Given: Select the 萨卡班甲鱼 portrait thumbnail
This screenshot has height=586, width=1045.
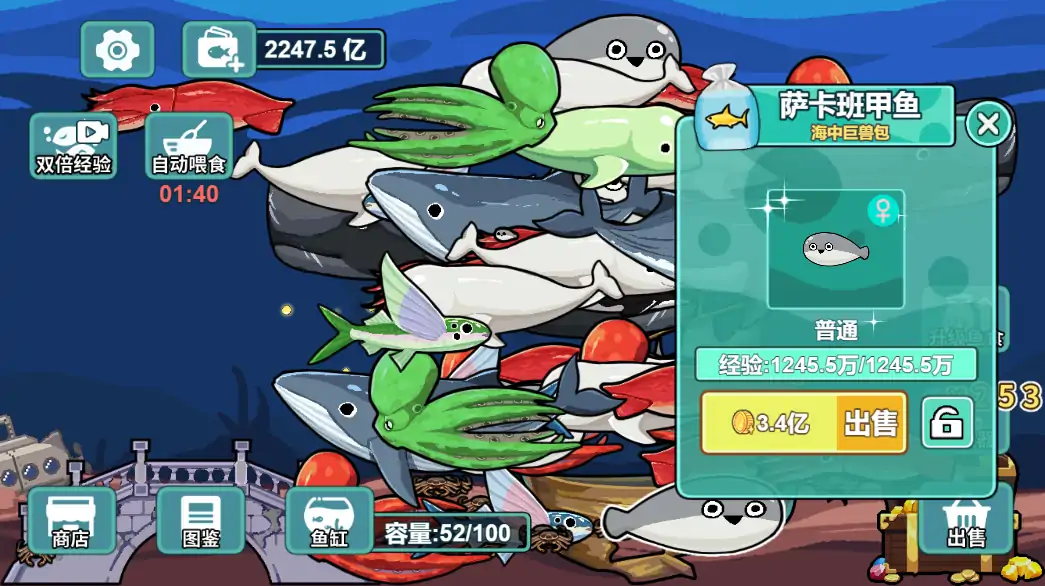Looking at the screenshot, I should [x=835, y=248].
